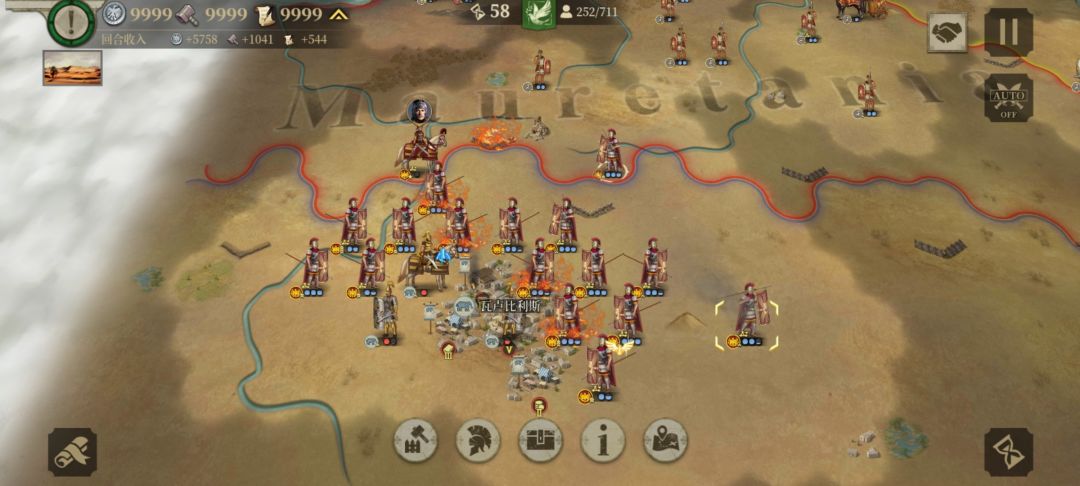Open the scroll and quill button
The image size is (1080, 486).
click(x=73, y=452)
